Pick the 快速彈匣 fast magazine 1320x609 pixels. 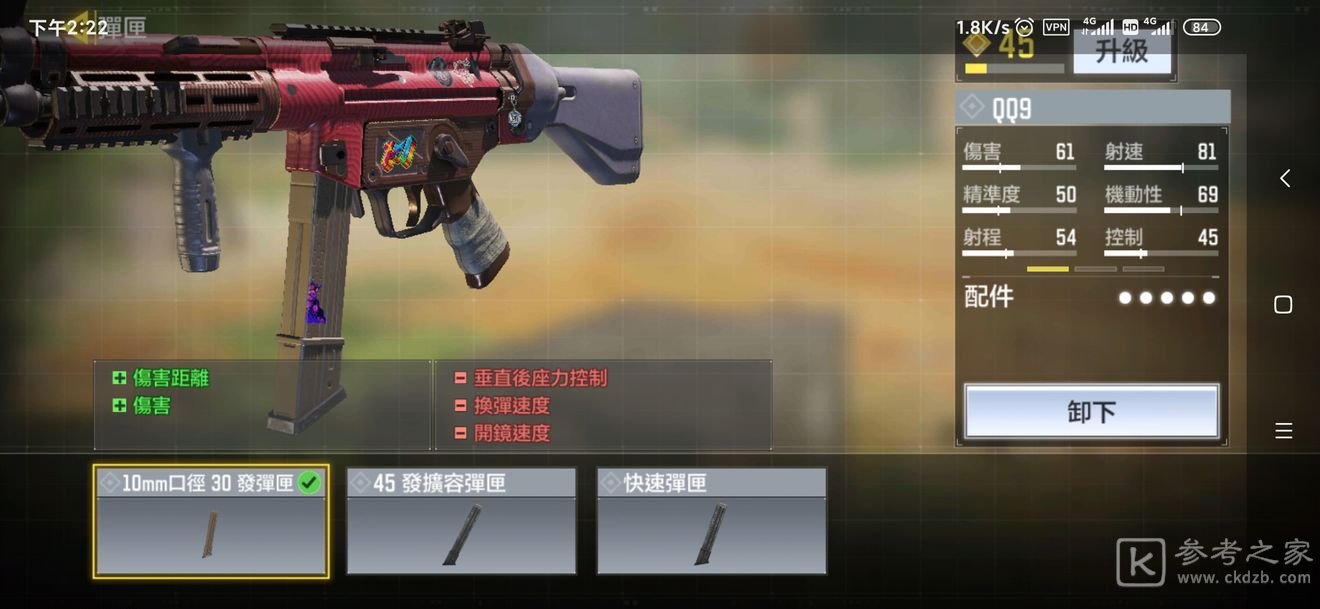coord(711,521)
